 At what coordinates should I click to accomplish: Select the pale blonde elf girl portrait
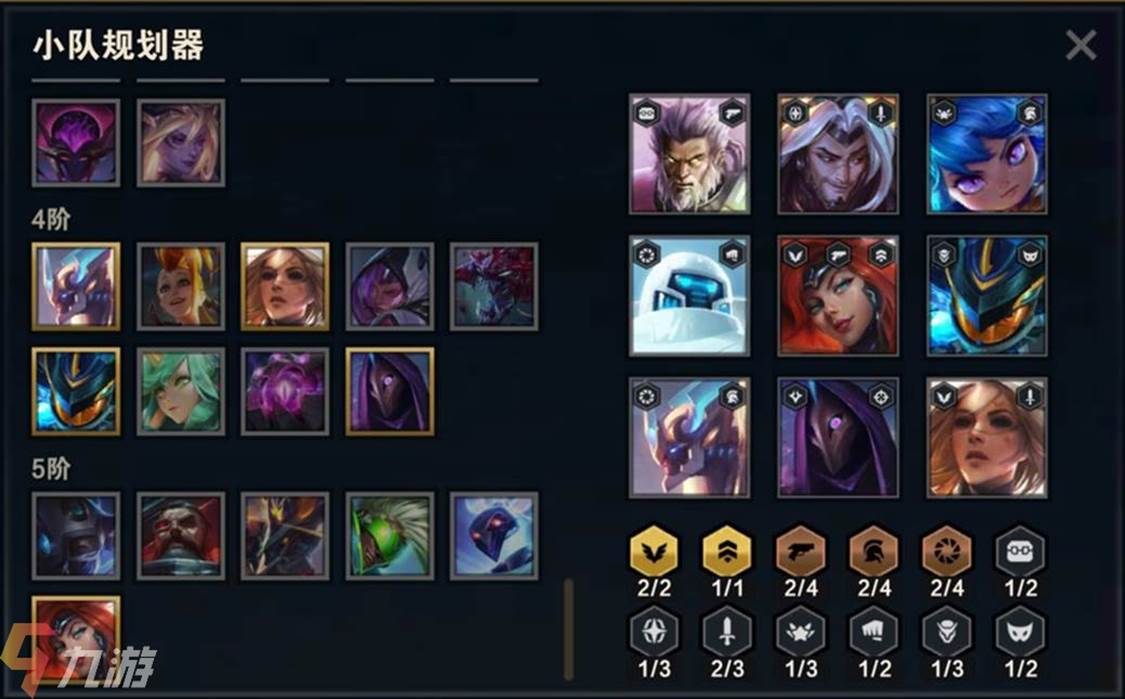coord(181,142)
